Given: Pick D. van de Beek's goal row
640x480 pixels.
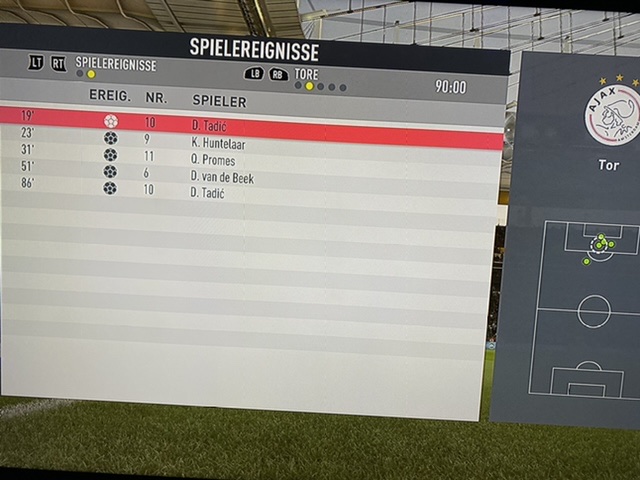Looking at the screenshot, I should coord(250,173).
